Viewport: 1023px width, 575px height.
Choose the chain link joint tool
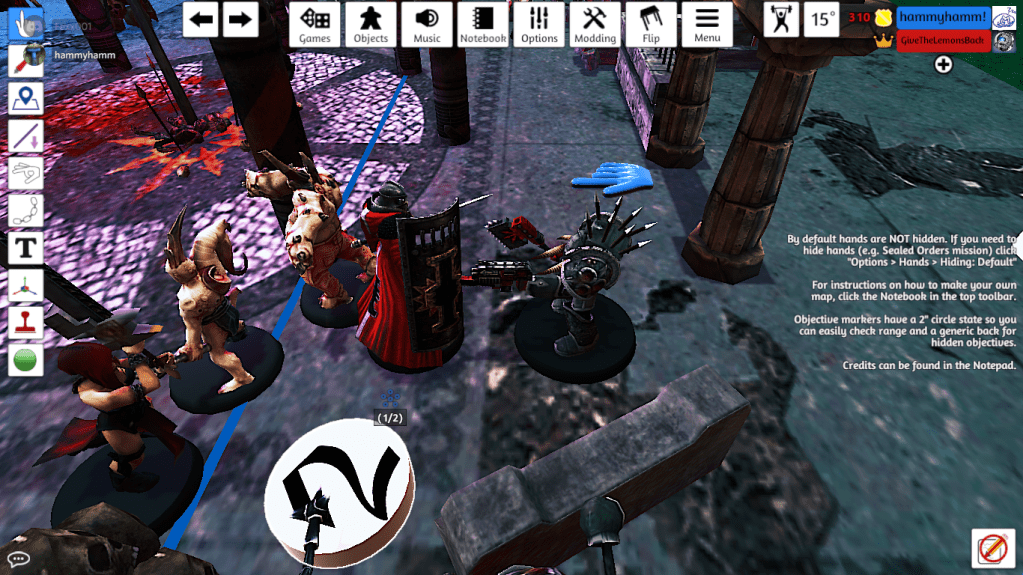(25, 210)
